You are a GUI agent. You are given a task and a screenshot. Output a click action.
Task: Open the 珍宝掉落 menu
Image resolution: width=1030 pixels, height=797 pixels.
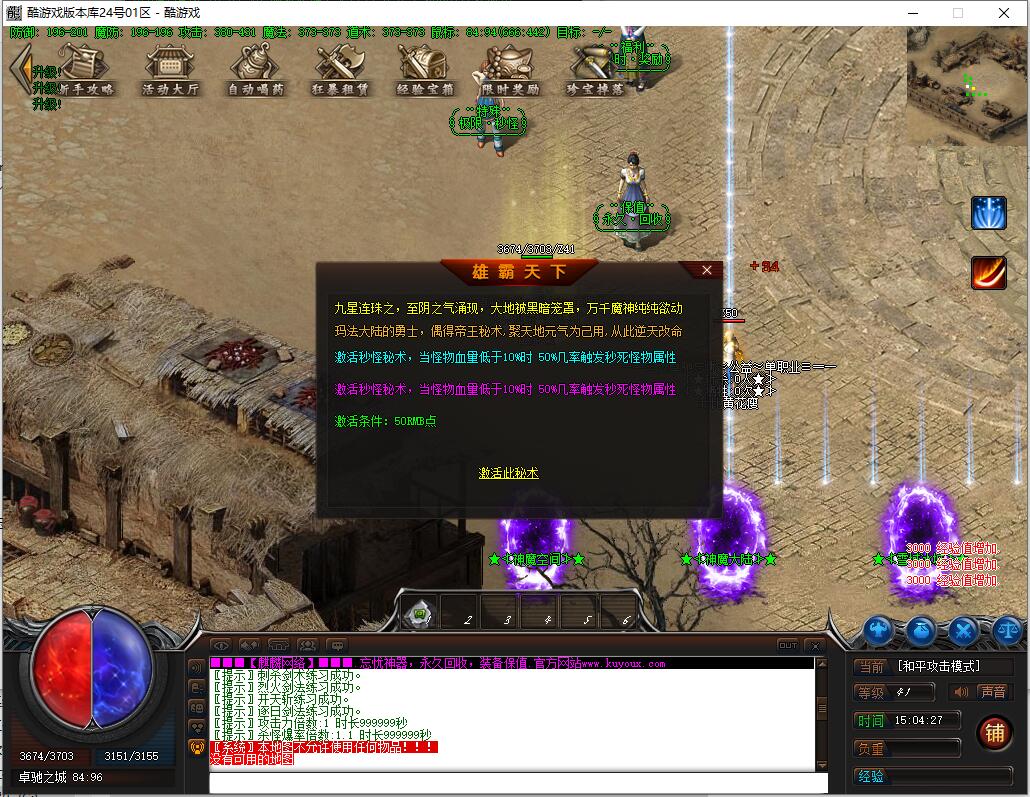595,68
